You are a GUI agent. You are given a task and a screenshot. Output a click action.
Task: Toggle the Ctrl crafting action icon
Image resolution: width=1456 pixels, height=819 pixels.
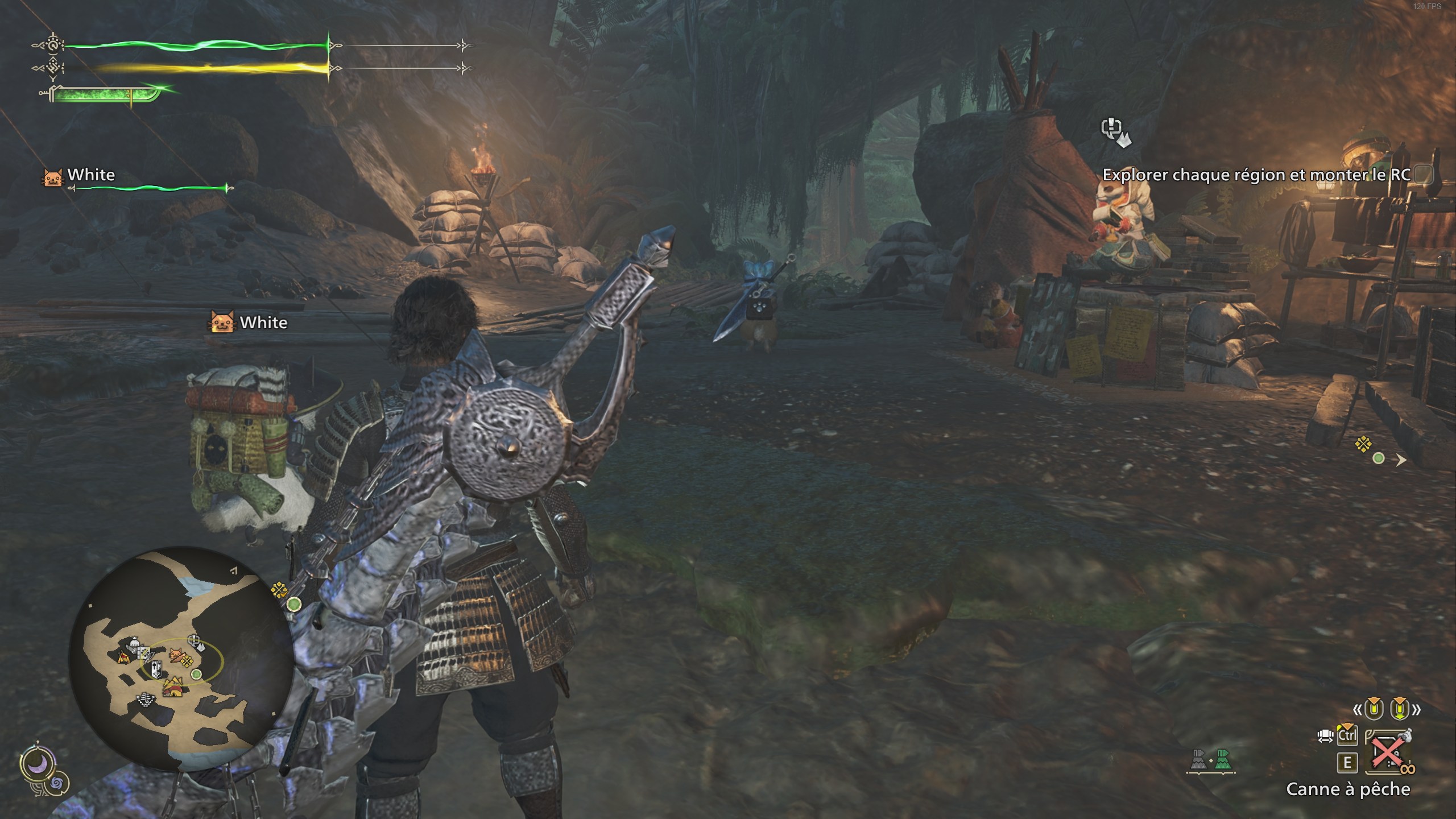(x=1347, y=735)
